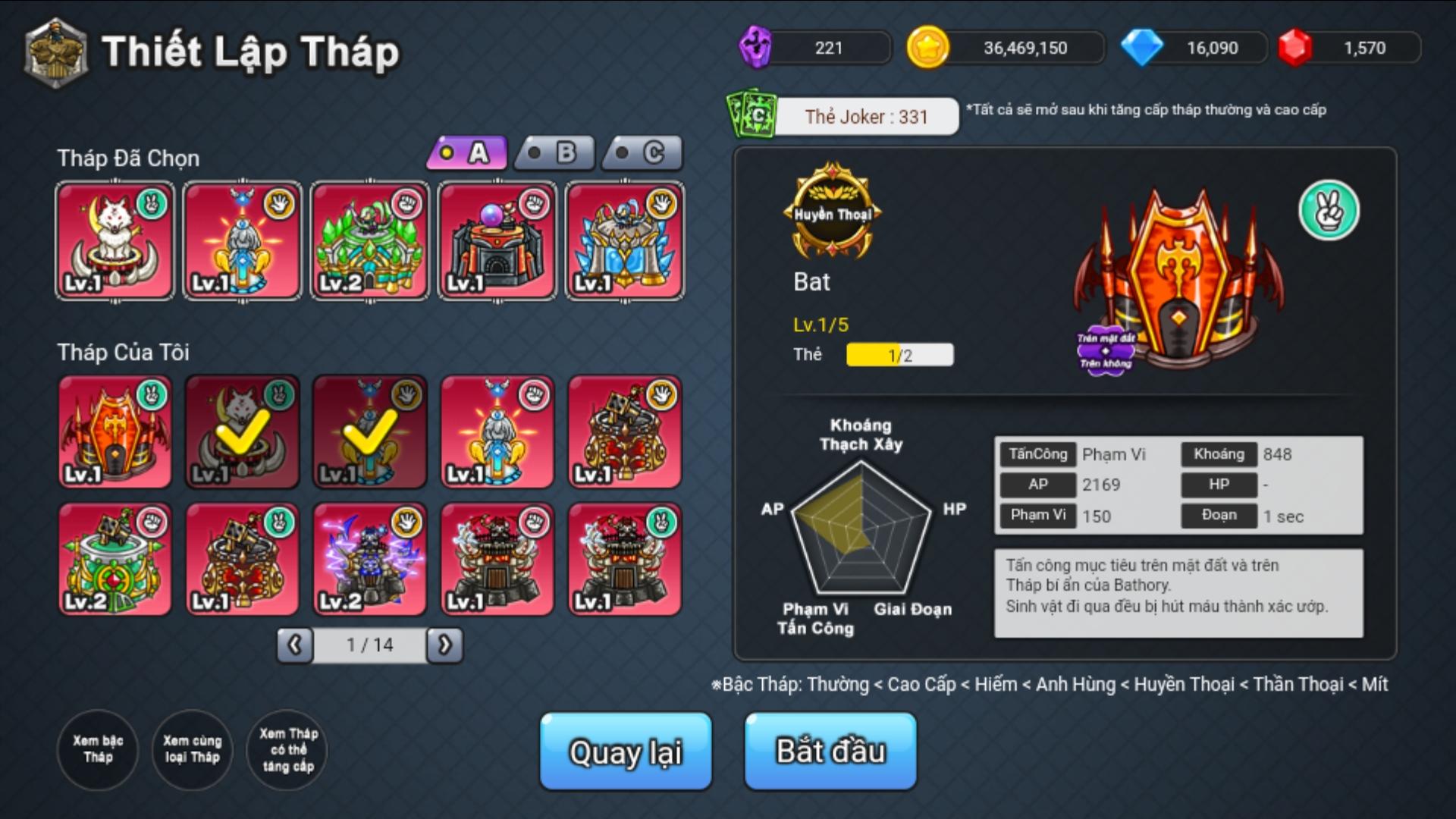
Task: Select the blue ice crystal chosen tower
Action: coord(624,241)
